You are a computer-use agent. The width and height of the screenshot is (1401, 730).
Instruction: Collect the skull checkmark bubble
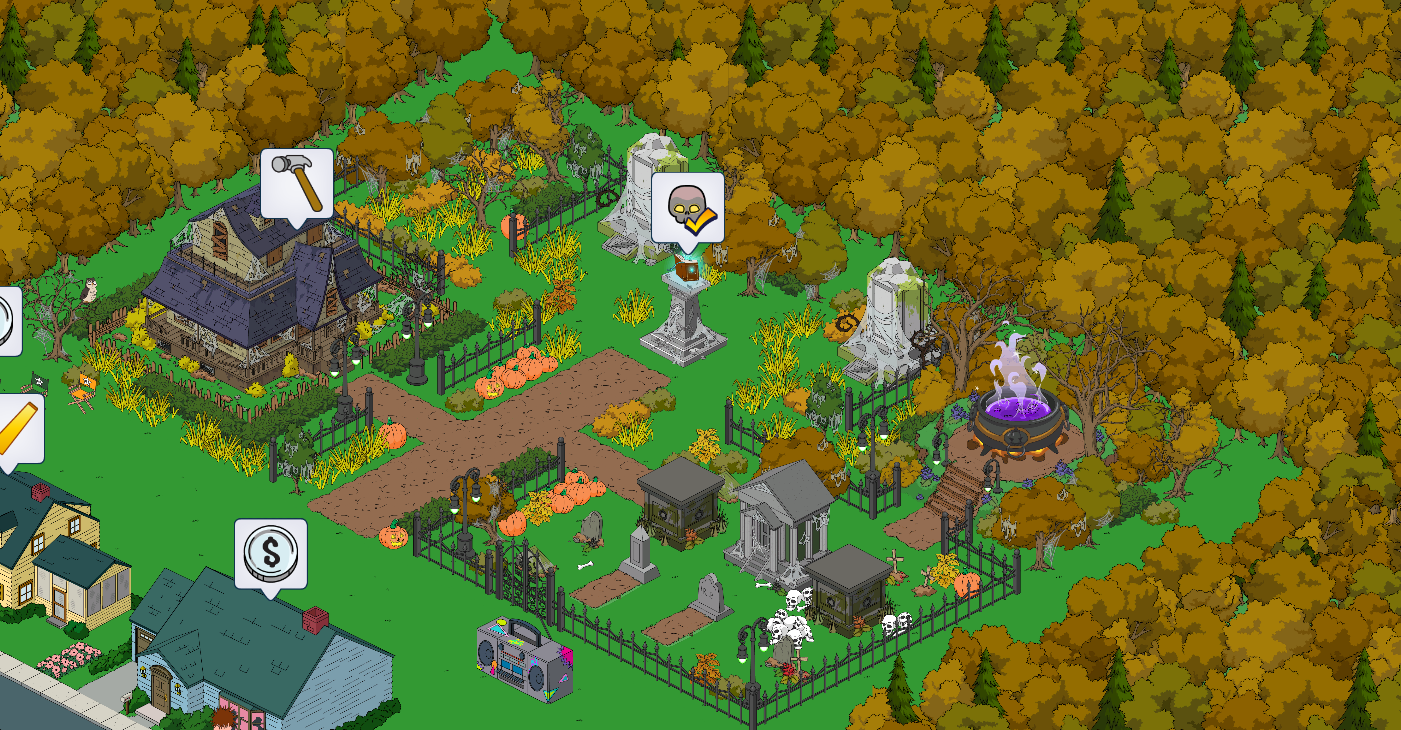[688, 207]
